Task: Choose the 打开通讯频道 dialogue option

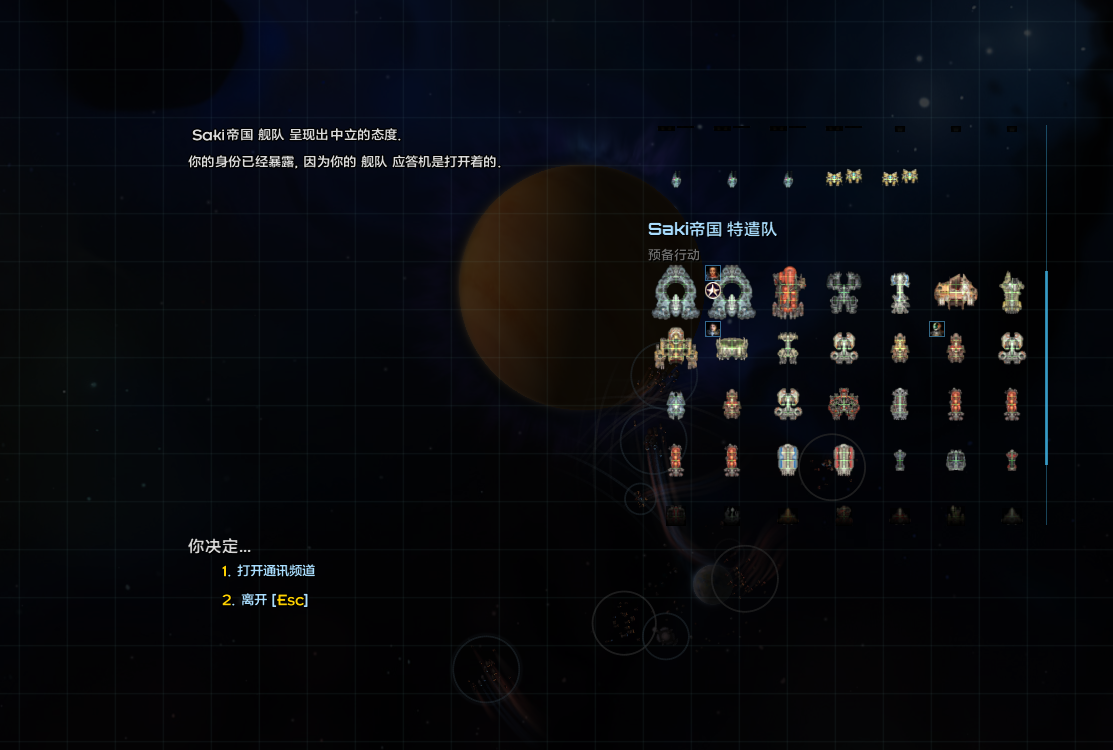Action: (x=276, y=571)
